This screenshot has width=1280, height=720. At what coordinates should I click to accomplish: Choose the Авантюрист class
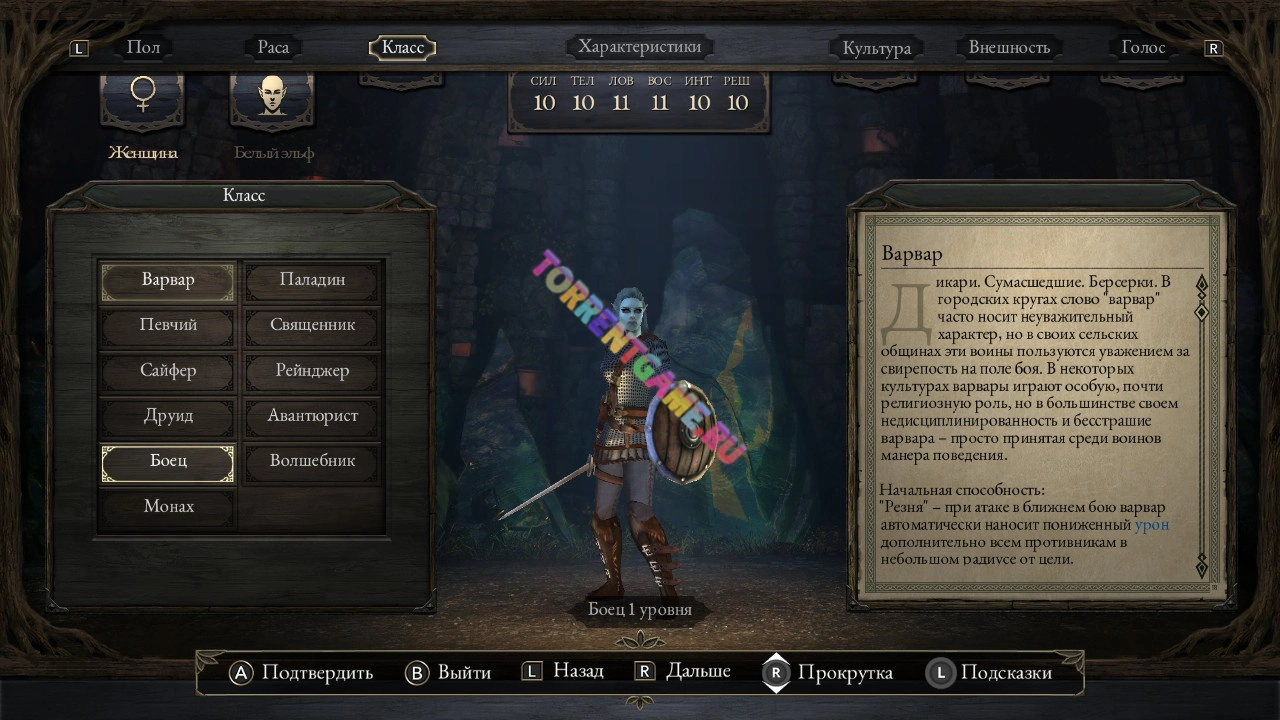(x=312, y=416)
